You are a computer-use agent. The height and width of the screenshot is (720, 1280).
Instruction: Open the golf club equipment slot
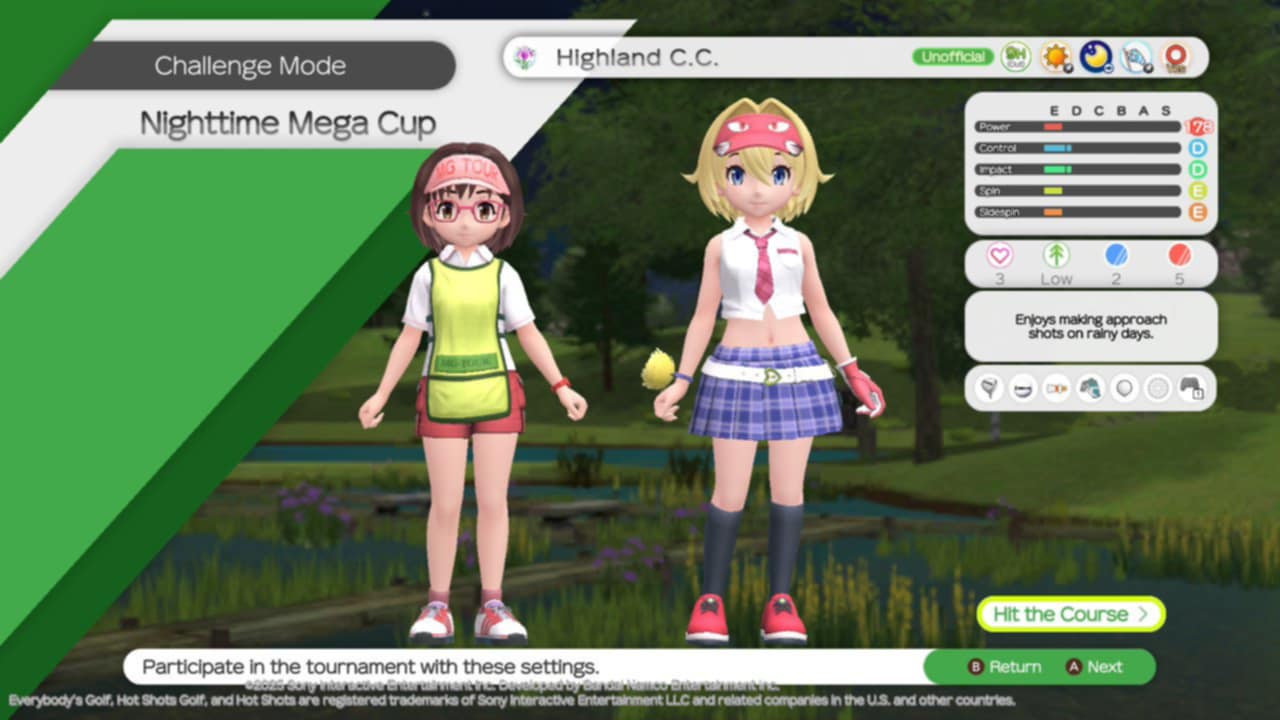click(x=990, y=388)
